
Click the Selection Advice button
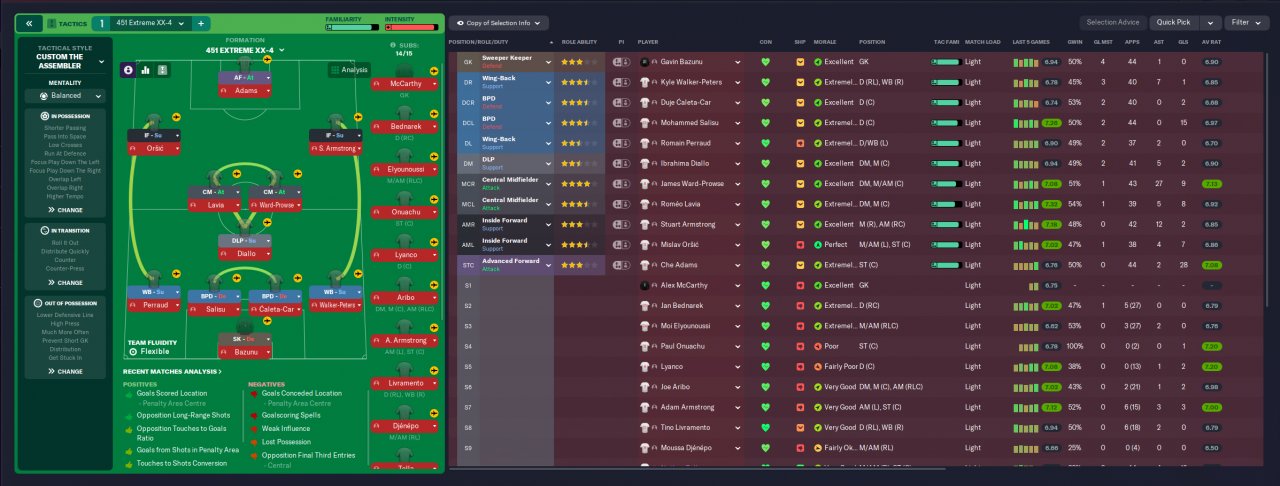click(1111, 23)
